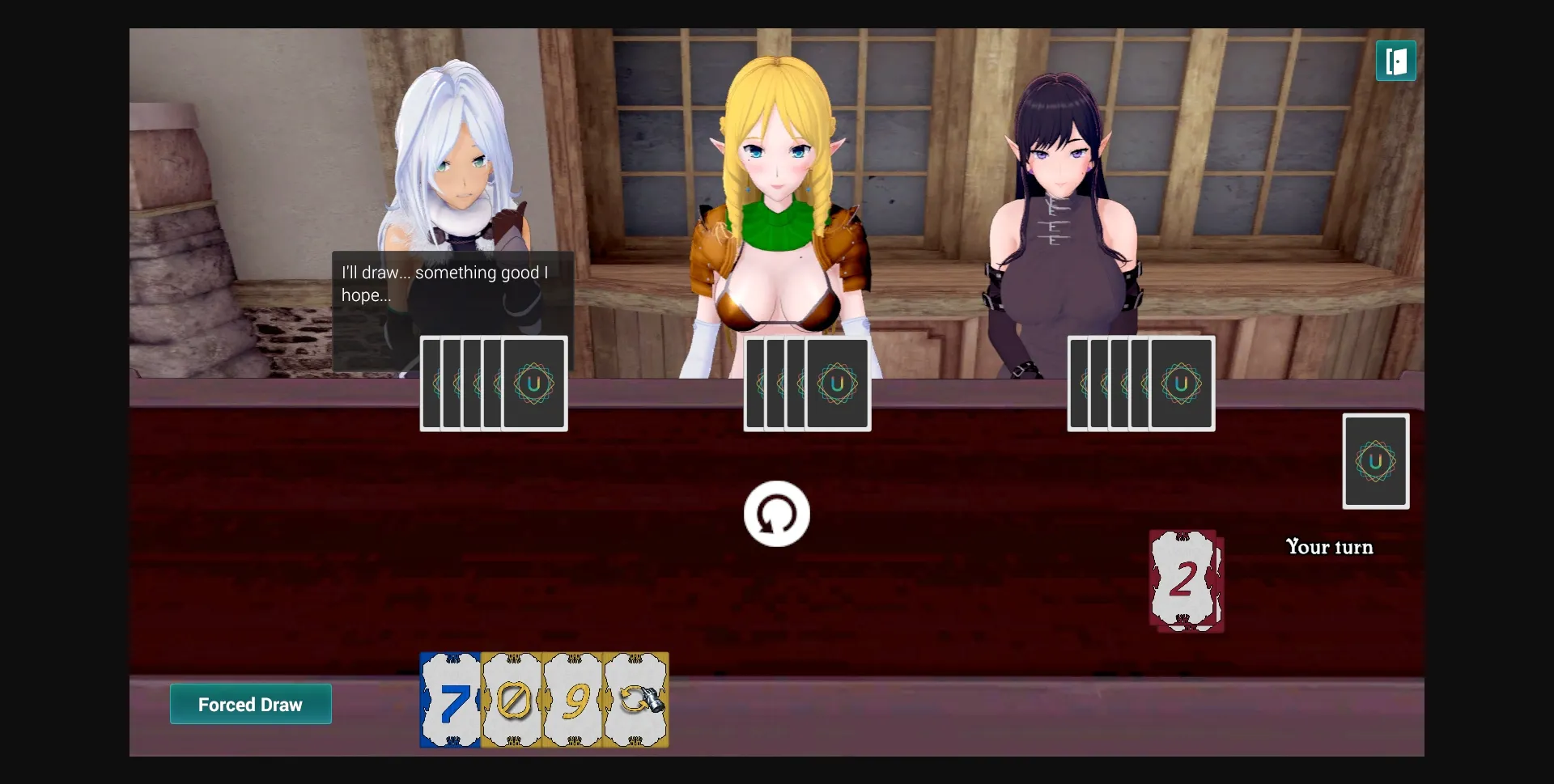This screenshot has width=1554, height=784.
Task: Click the U emblem on the draw pile card
Action: 1374,461
